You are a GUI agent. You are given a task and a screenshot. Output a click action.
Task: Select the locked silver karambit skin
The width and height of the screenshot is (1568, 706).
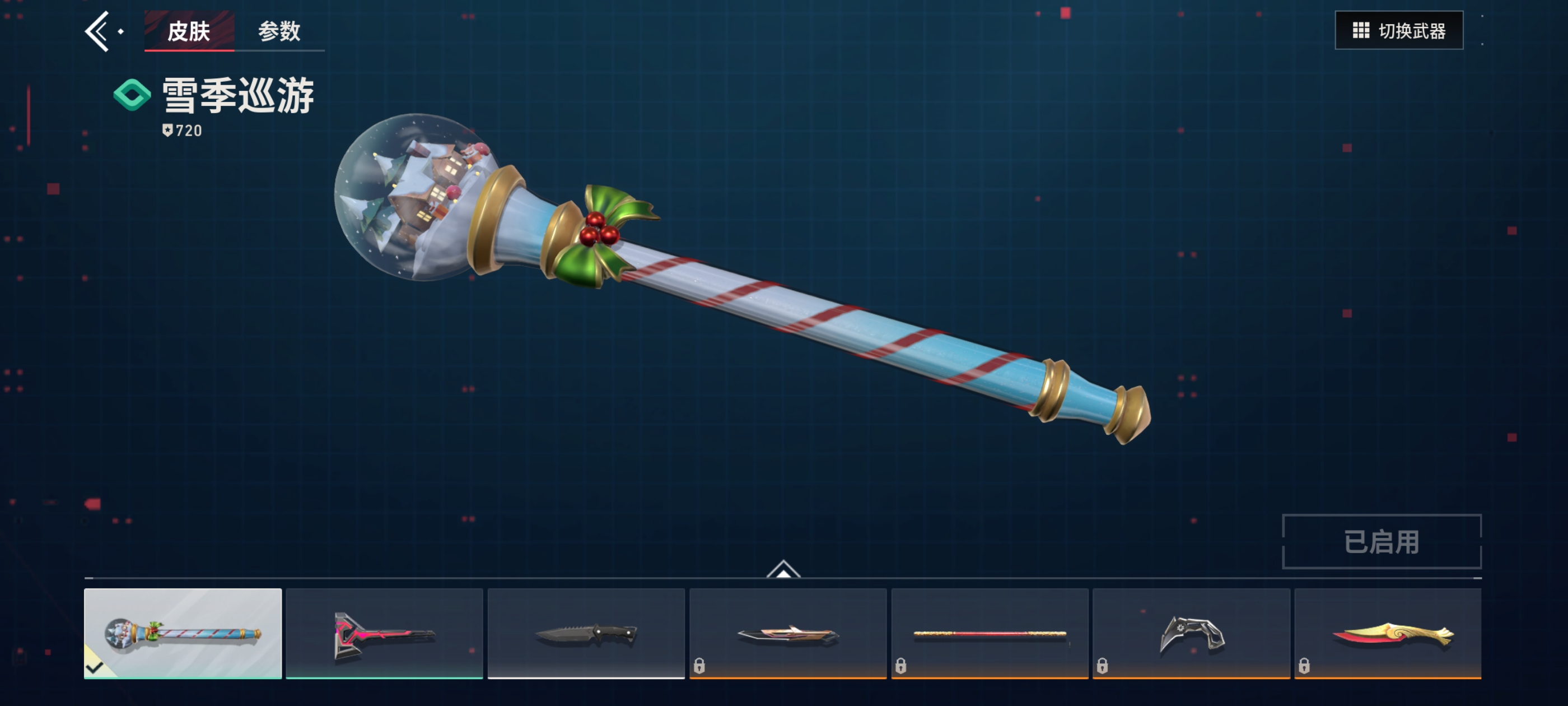click(x=1191, y=634)
